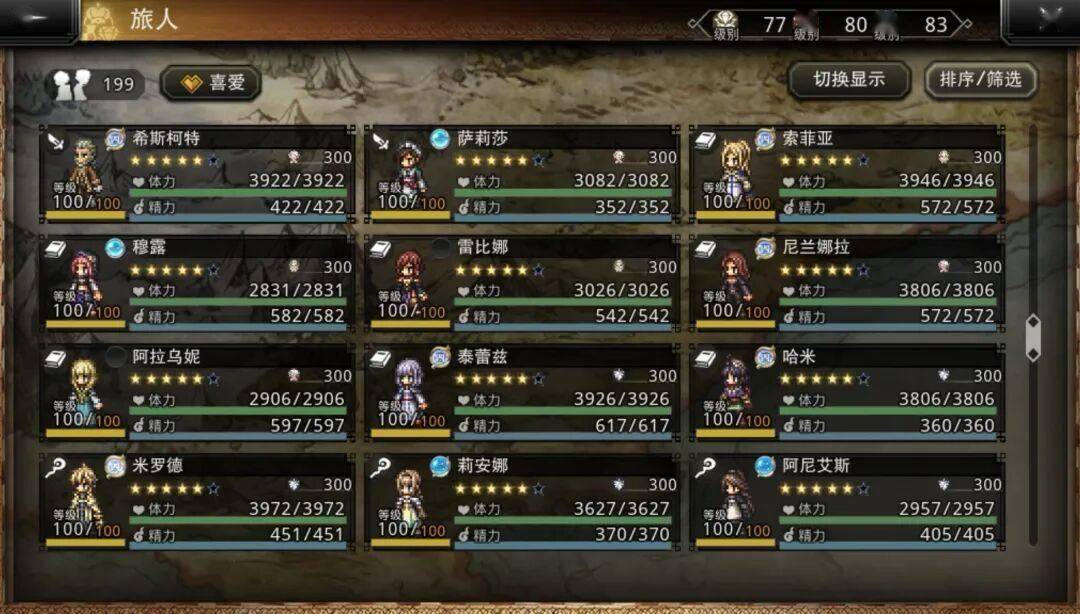Choose the traveler card 阿拉乌妮

(198, 391)
